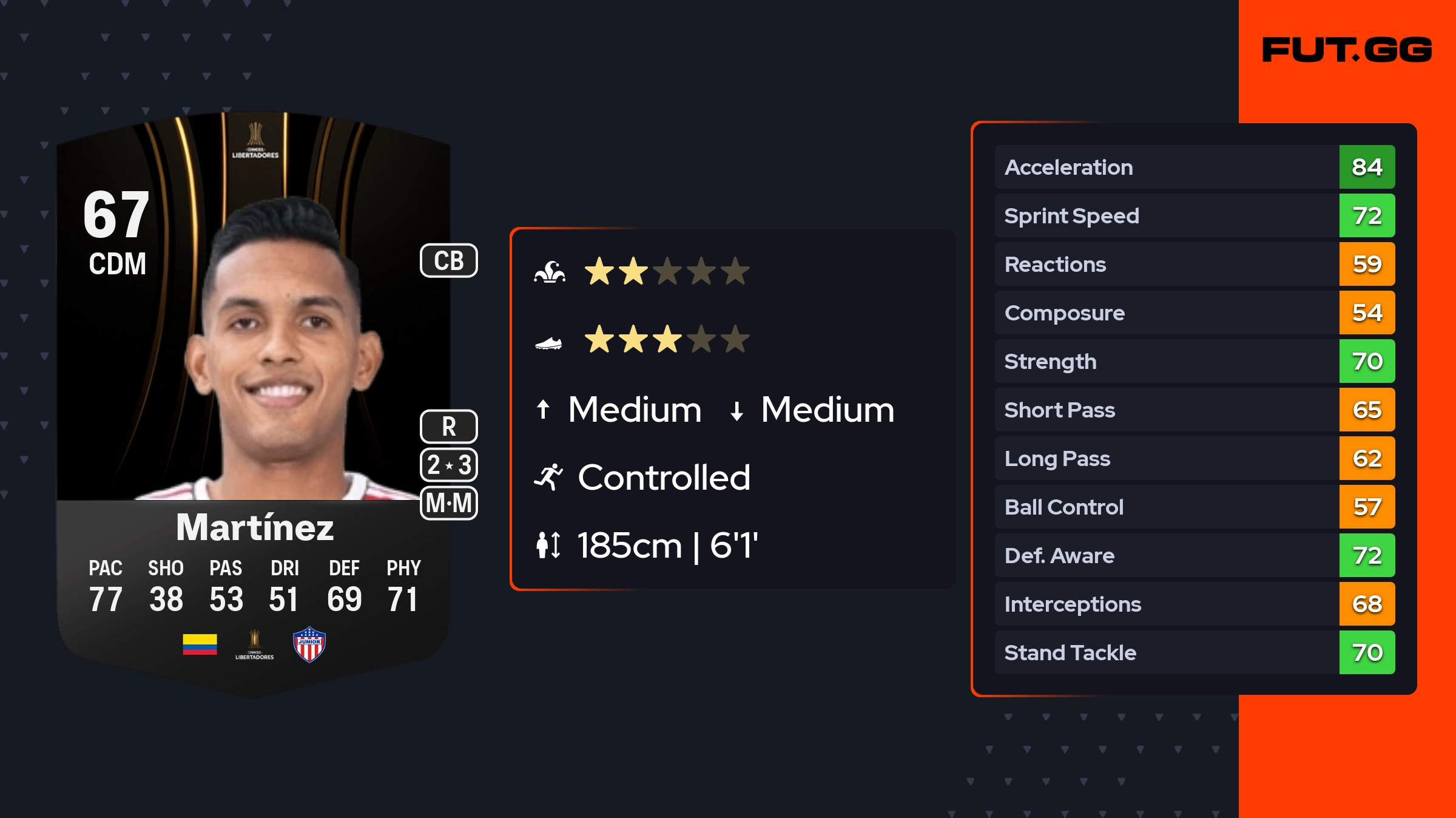Click the Junior club crest on card
The width and height of the screenshot is (1456, 818).
pos(309,644)
